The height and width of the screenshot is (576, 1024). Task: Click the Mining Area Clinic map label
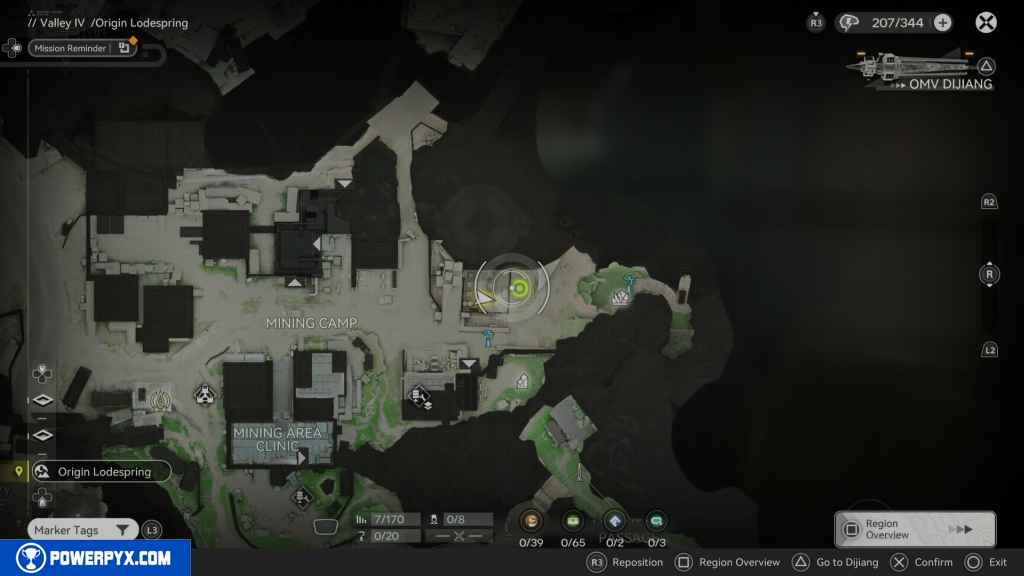point(277,439)
